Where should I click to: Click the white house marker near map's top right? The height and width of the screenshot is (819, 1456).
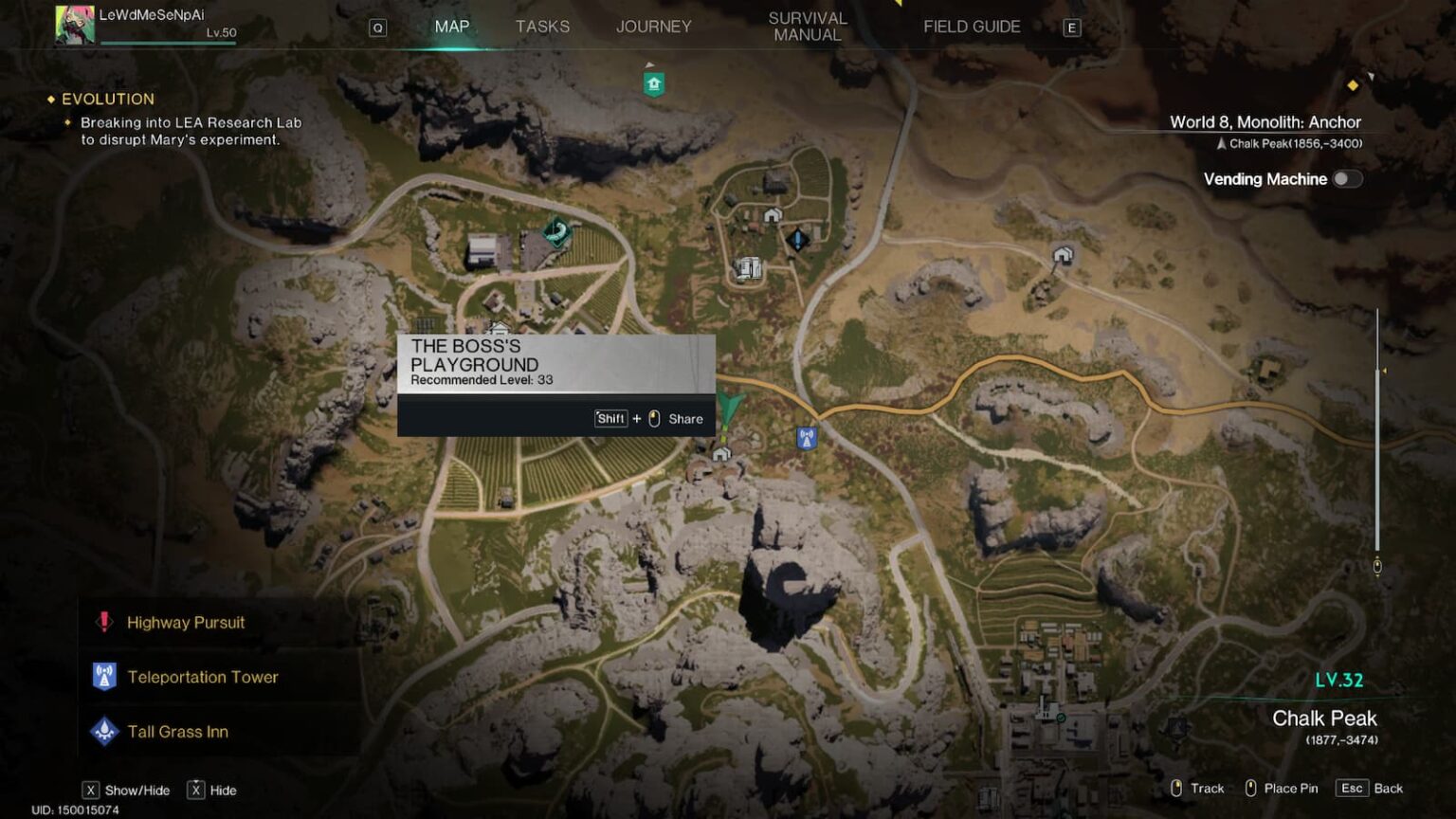click(1062, 256)
